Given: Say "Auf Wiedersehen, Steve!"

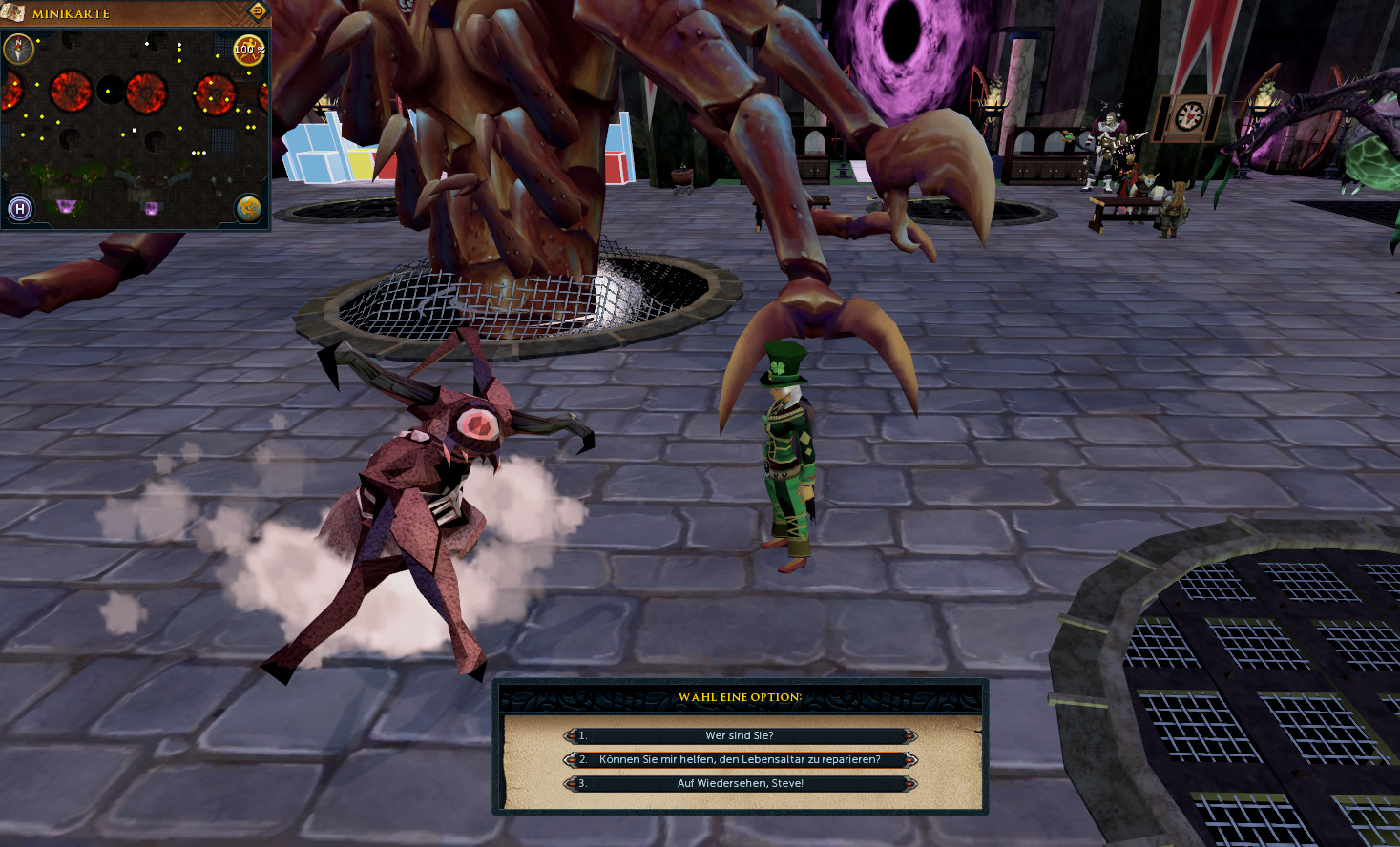Looking at the screenshot, I should [740, 783].
